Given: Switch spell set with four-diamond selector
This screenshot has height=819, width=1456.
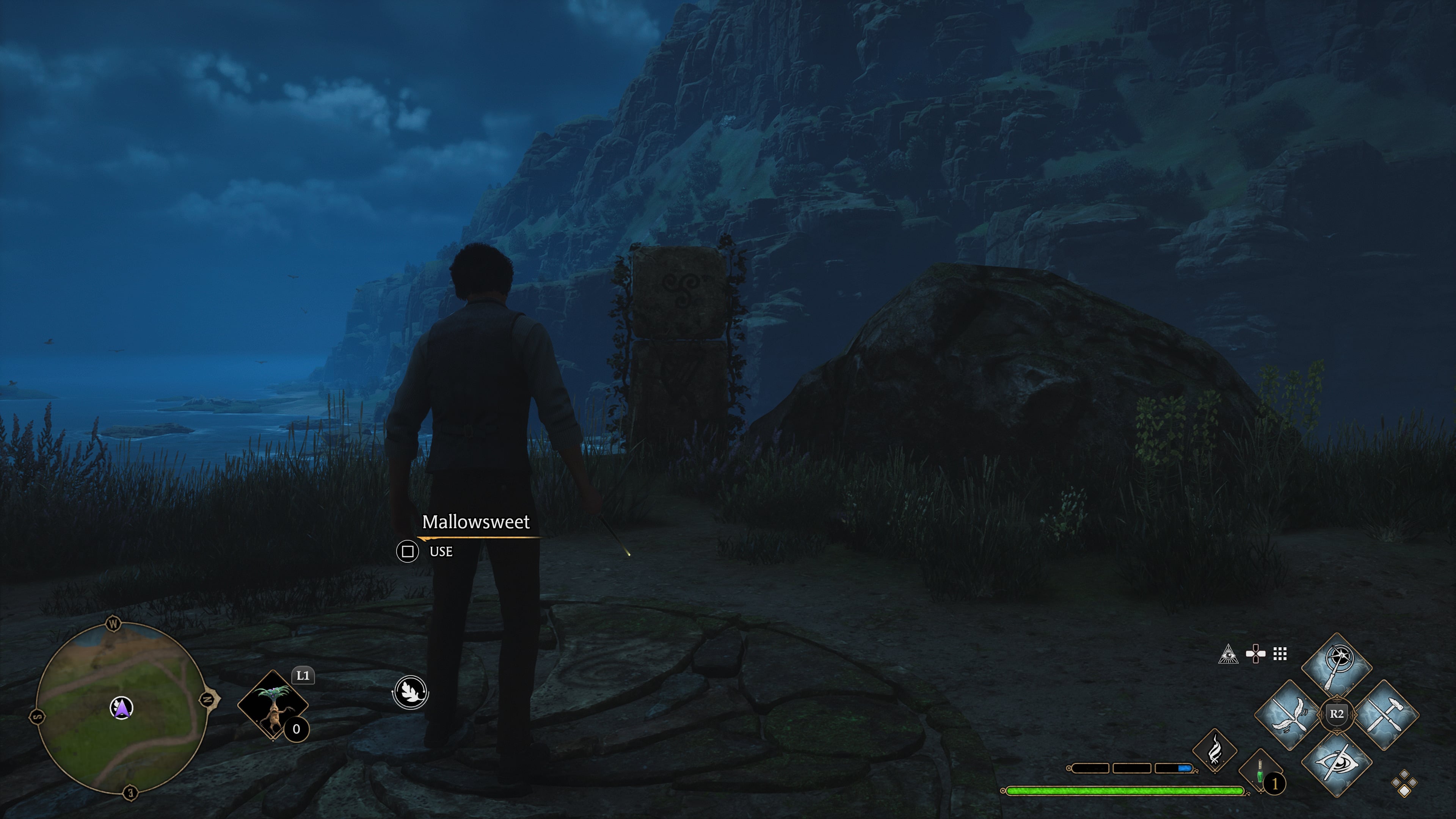Looking at the screenshot, I should pyautogui.click(x=1404, y=783).
